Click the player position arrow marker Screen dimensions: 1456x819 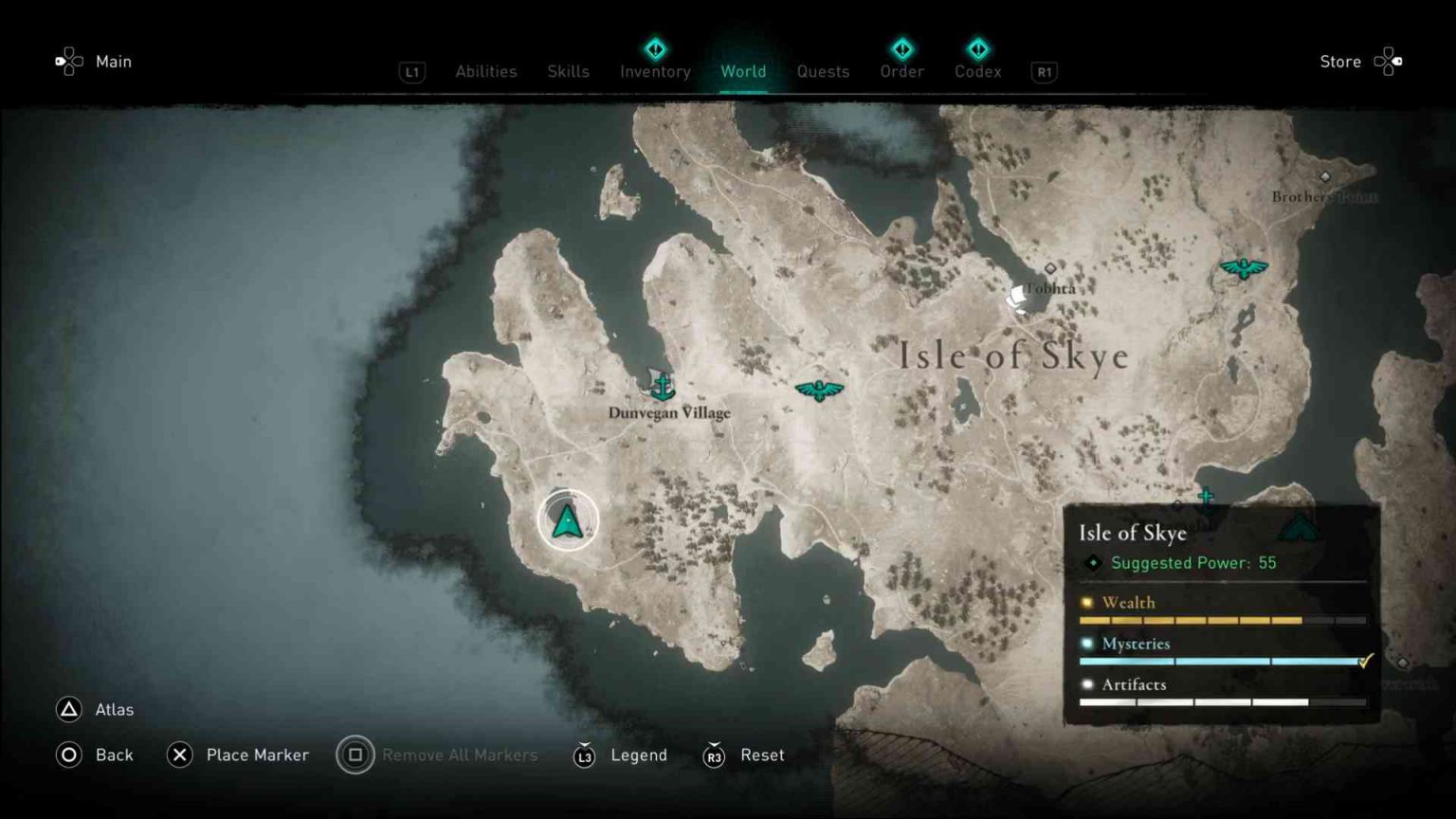coord(567,519)
